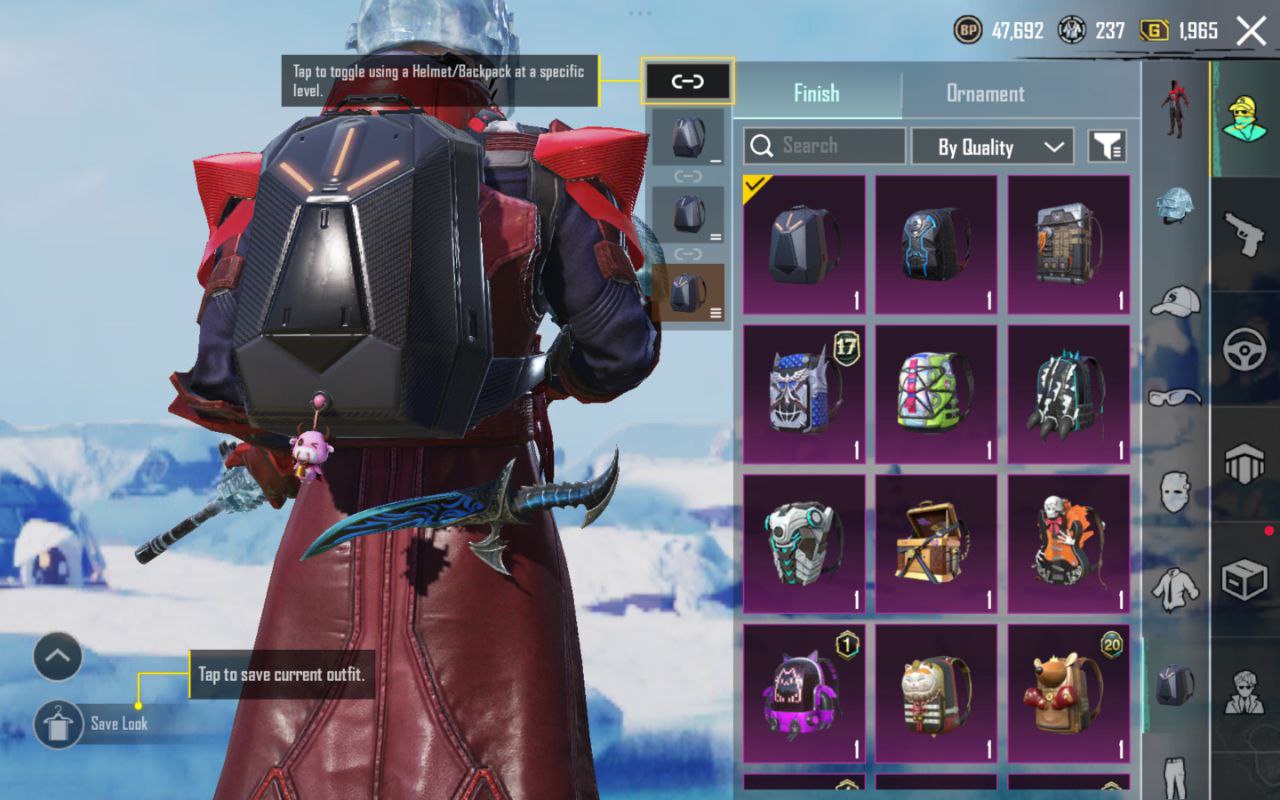
Task: Choose the treasure chest backpack finish
Action: (x=936, y=544)
